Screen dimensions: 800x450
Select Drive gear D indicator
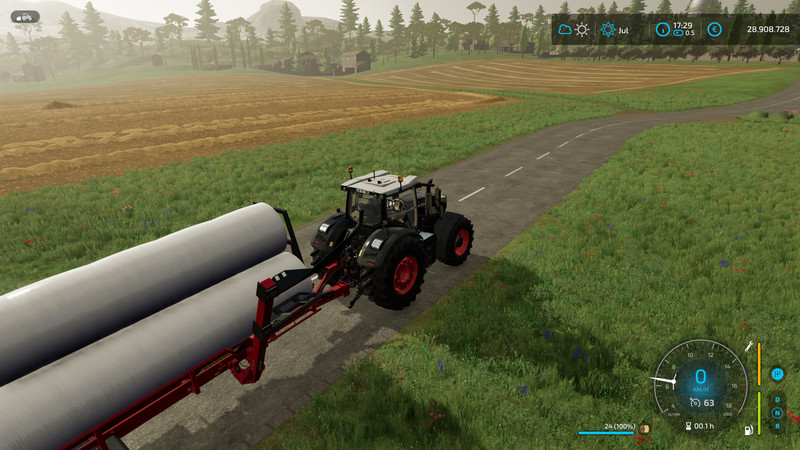777,399
